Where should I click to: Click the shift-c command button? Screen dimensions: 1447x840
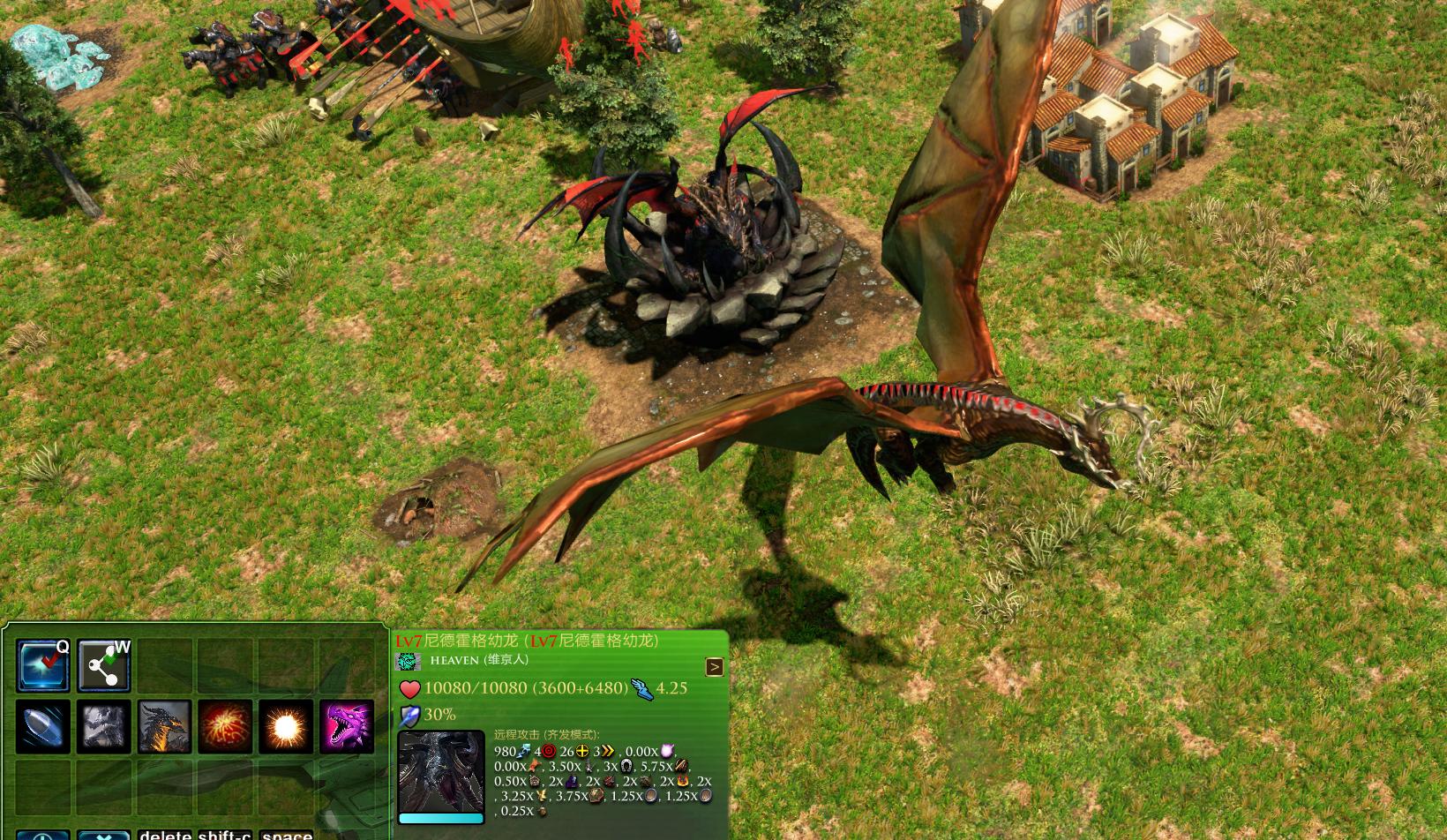coord(225,834)
